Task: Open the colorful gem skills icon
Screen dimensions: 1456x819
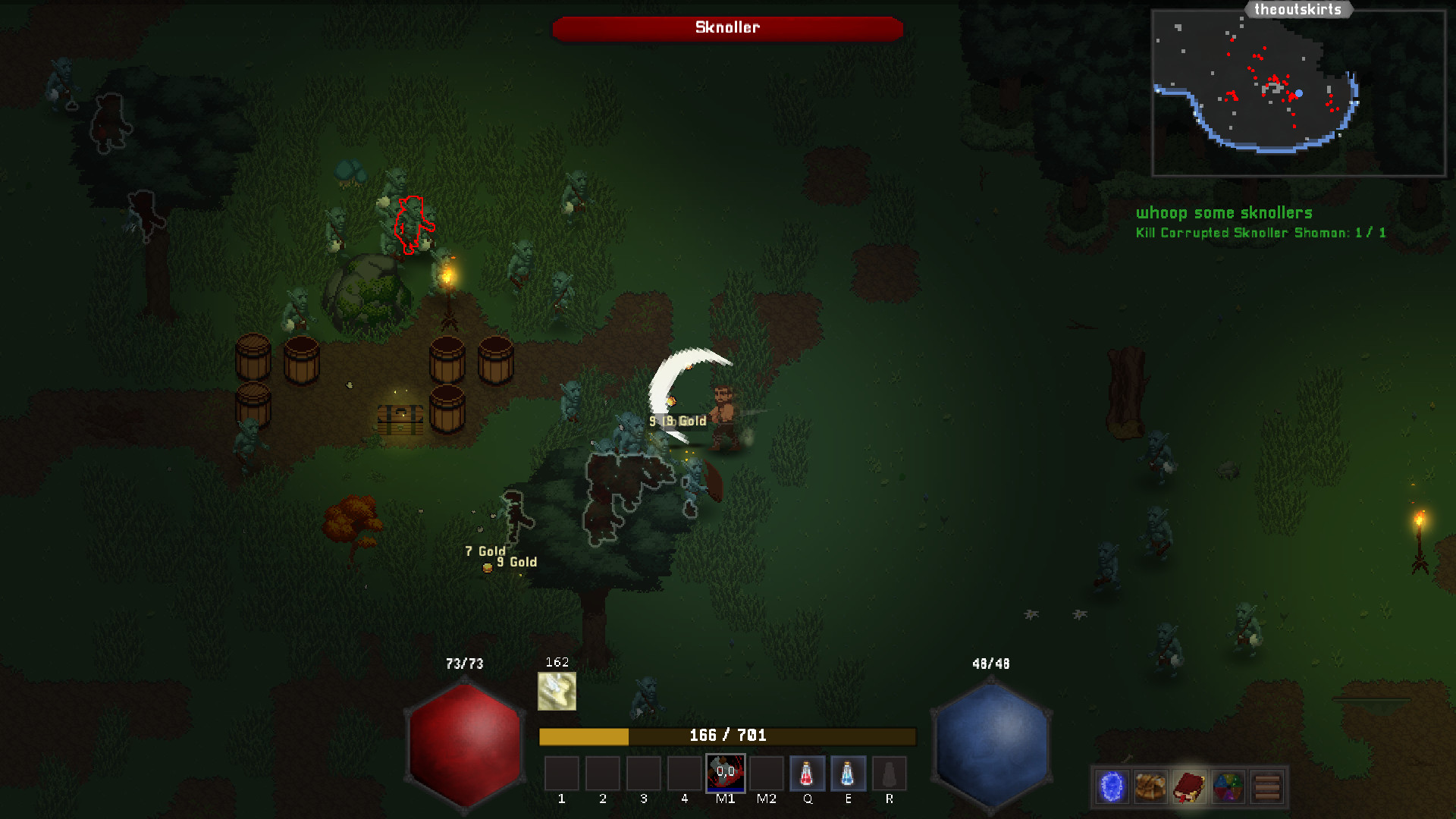Action: click(x=1228, y=786)
